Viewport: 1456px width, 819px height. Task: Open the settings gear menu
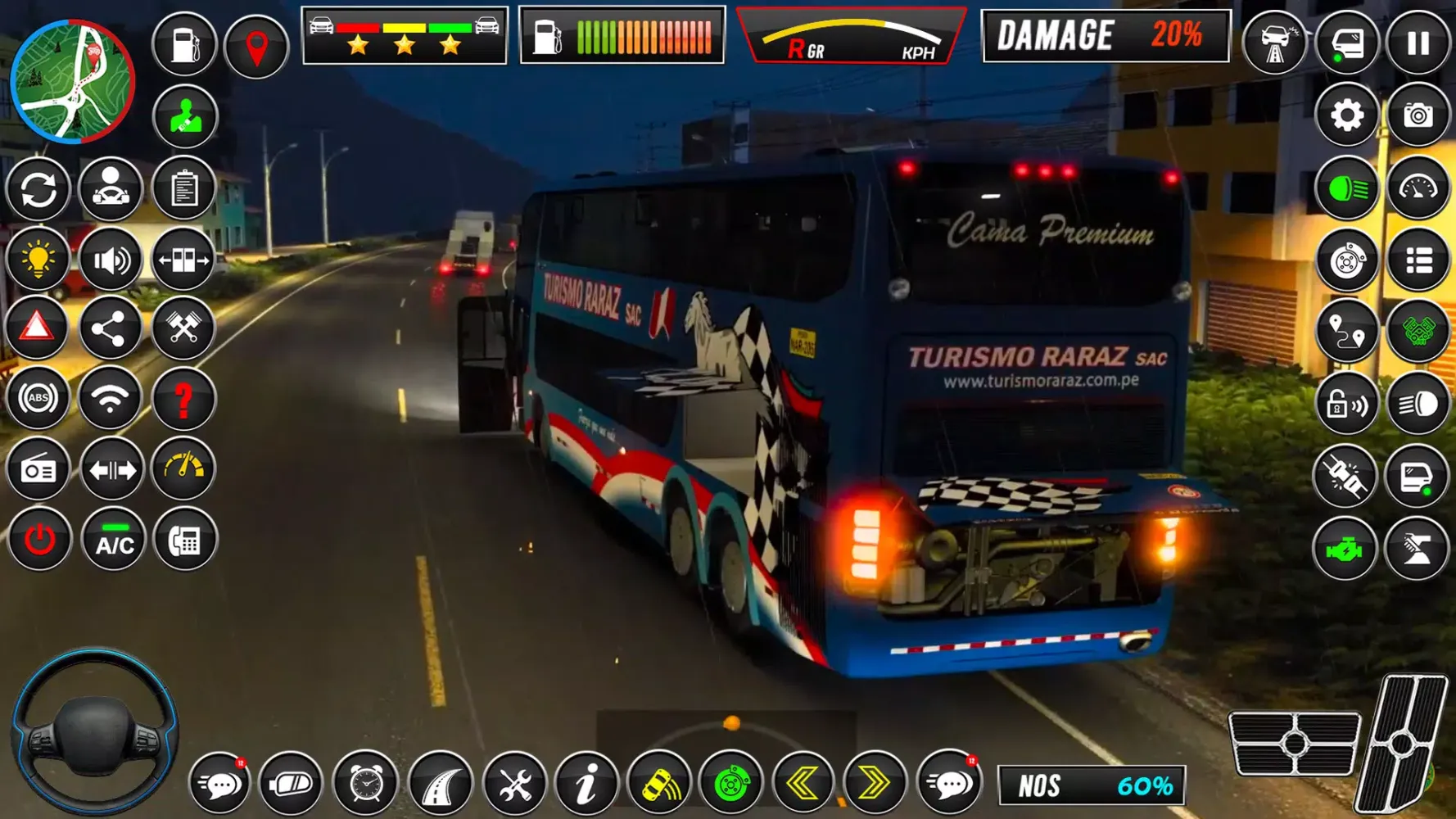pos(1345,116)
